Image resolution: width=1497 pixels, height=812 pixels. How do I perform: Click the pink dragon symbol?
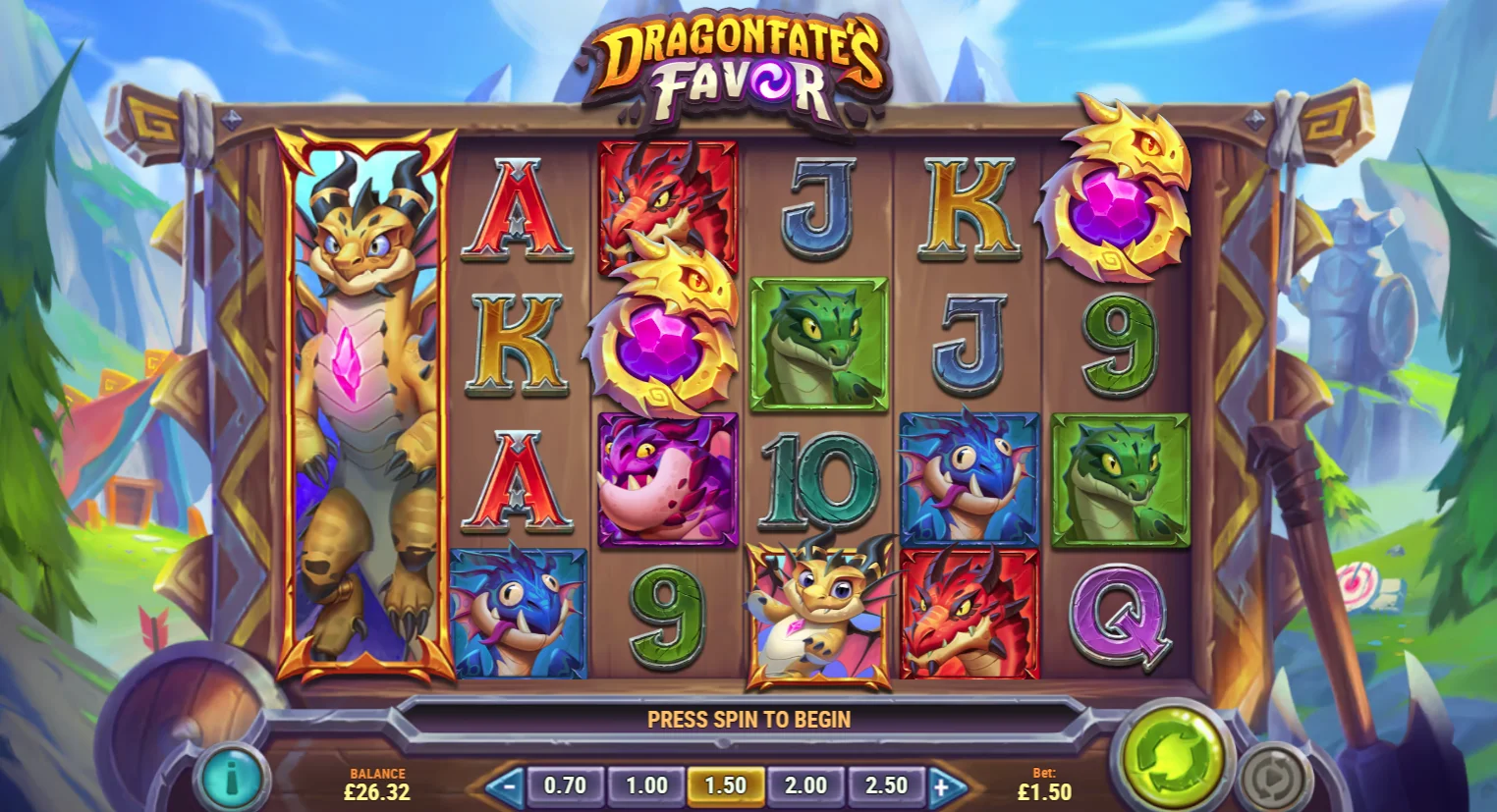pyautogui.click(x=668, y=481)
